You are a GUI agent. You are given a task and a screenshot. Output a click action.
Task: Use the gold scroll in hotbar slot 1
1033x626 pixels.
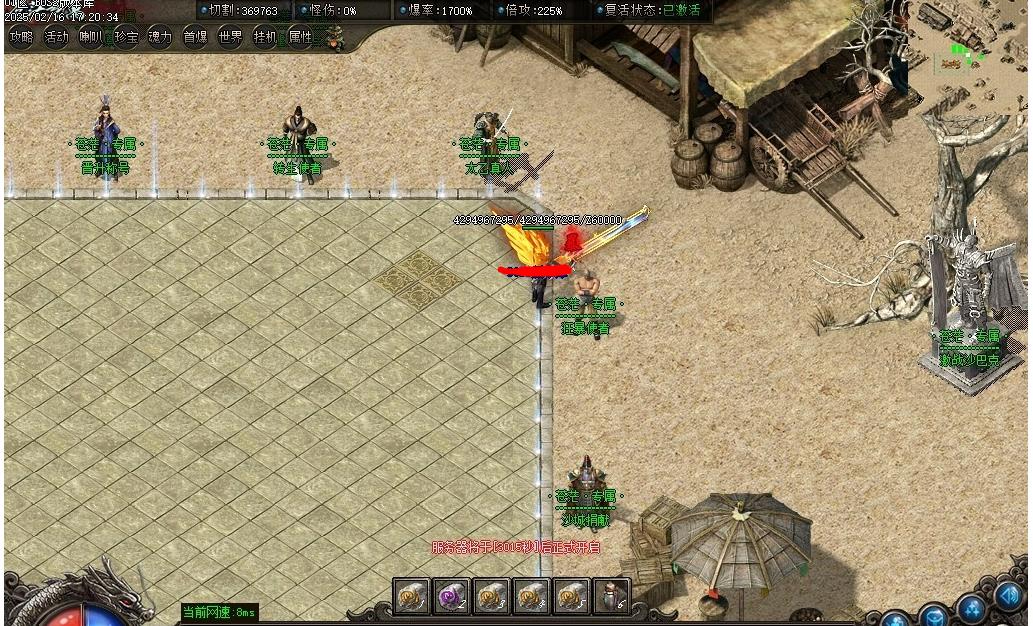click(411, 597)
